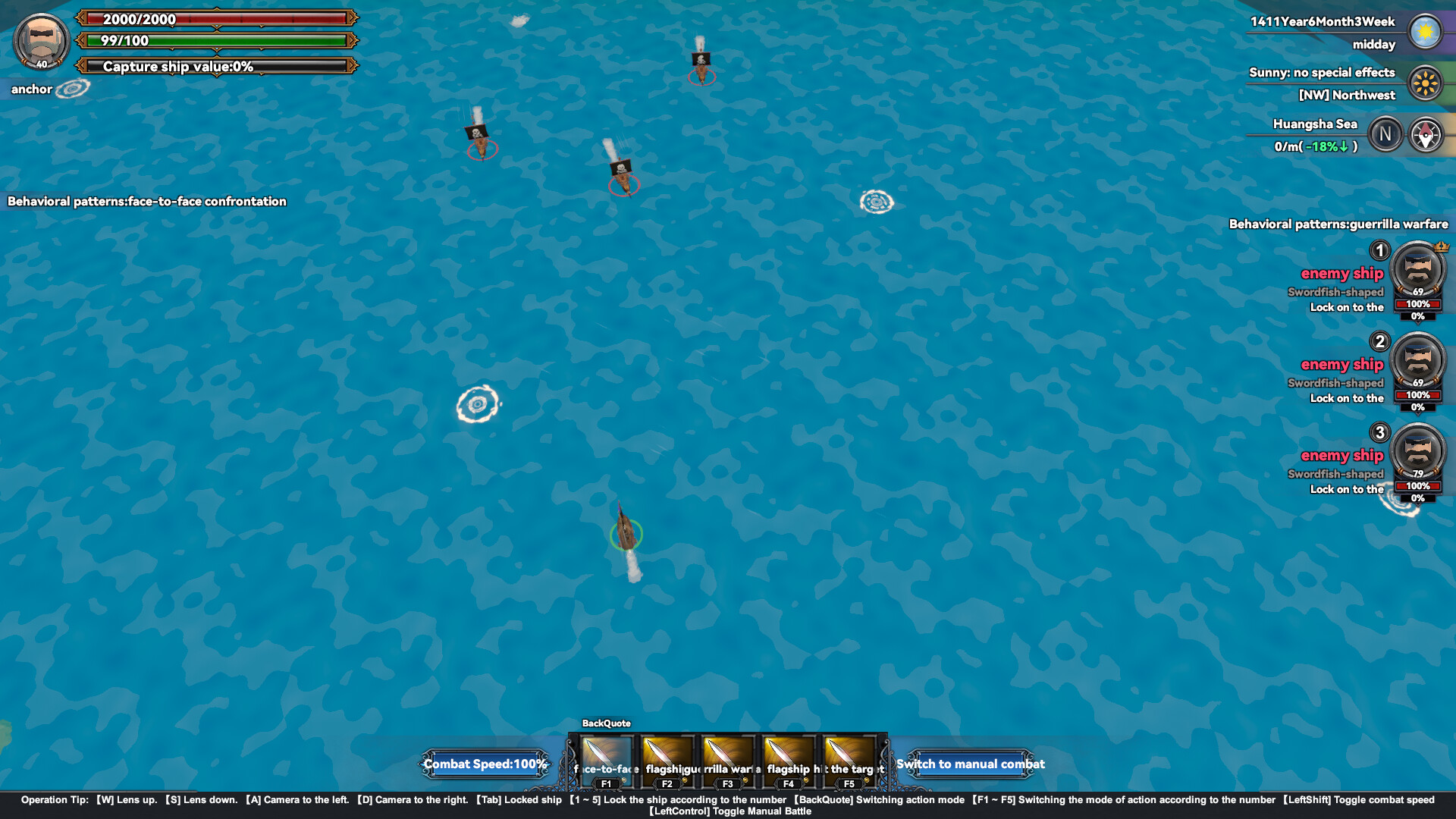Screen dimensions: 1456x819
Task: Click the anchor icon under player portrait
Action: point(71,88)
